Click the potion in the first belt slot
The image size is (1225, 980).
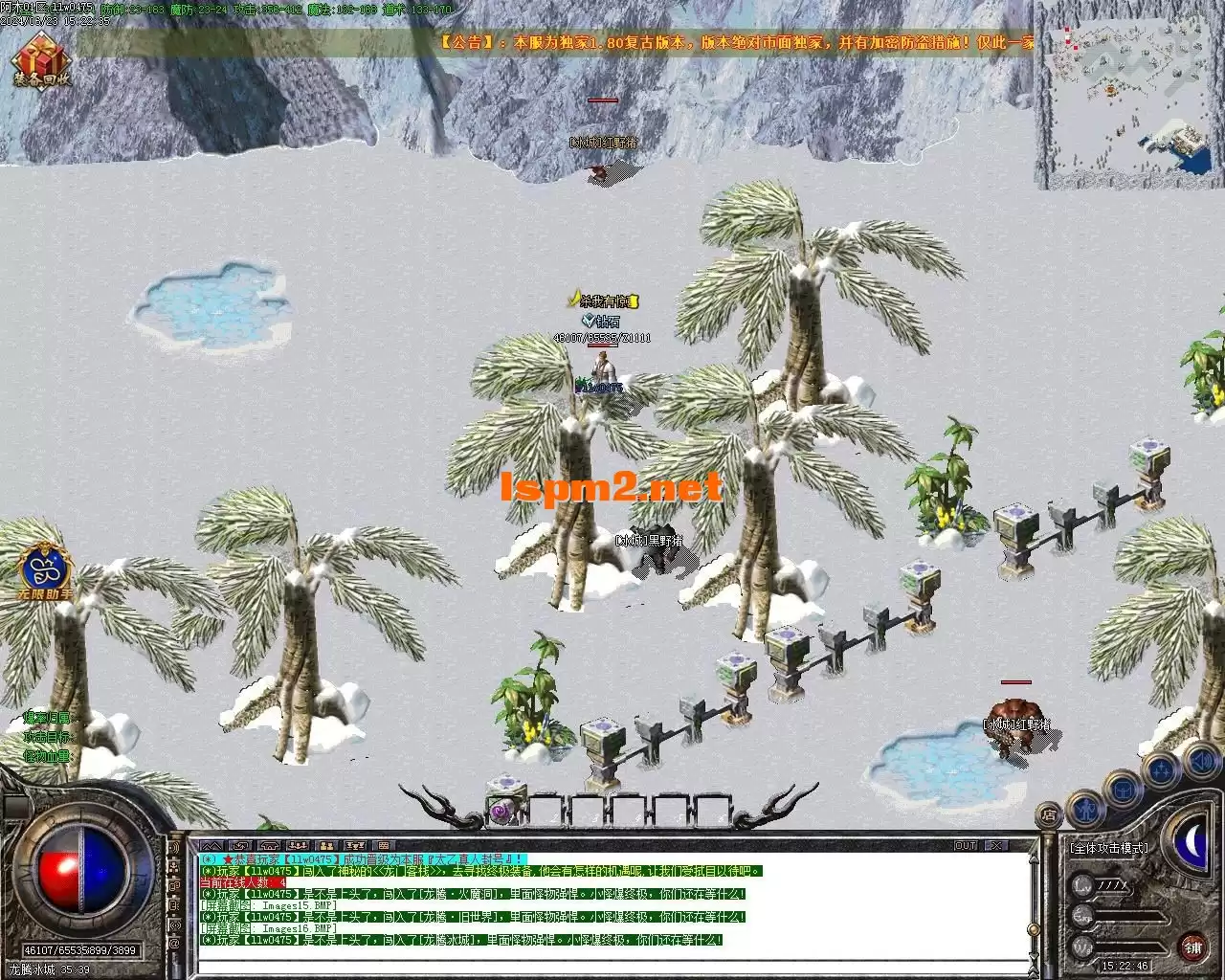click(501, 809)
